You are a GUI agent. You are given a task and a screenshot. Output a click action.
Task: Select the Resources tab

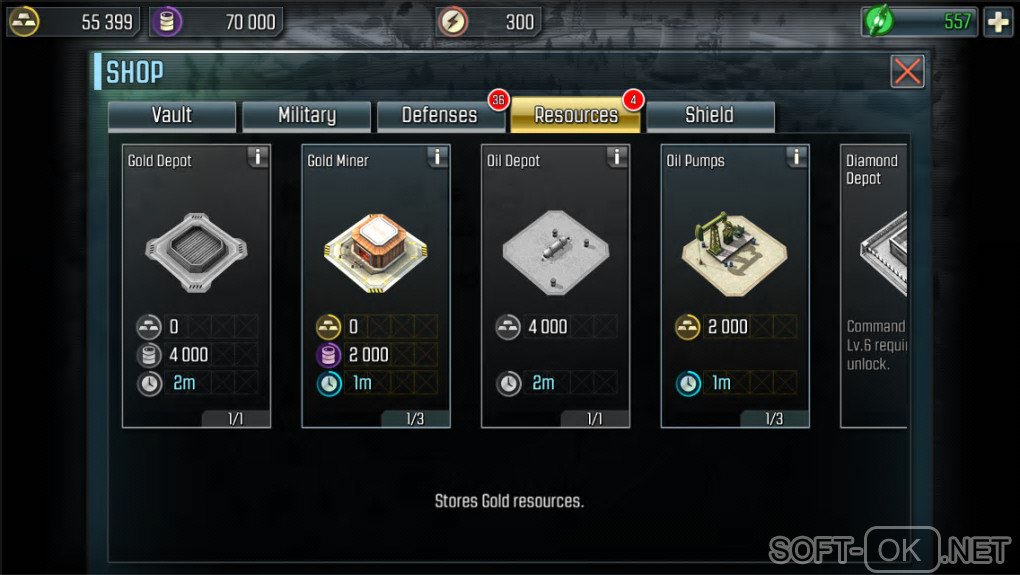point(576,115)
